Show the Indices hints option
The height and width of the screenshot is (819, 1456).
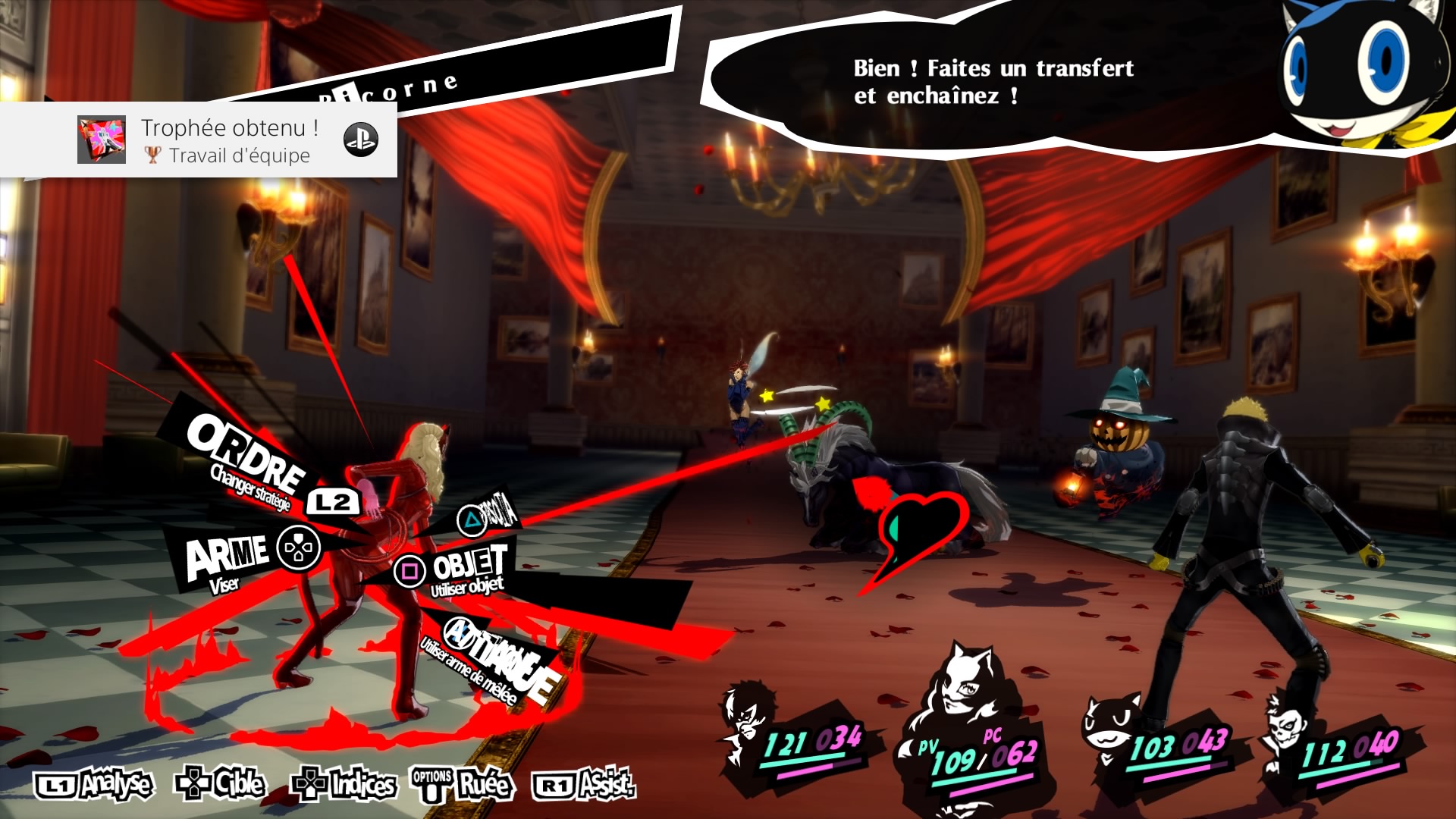tap(345, 785)
